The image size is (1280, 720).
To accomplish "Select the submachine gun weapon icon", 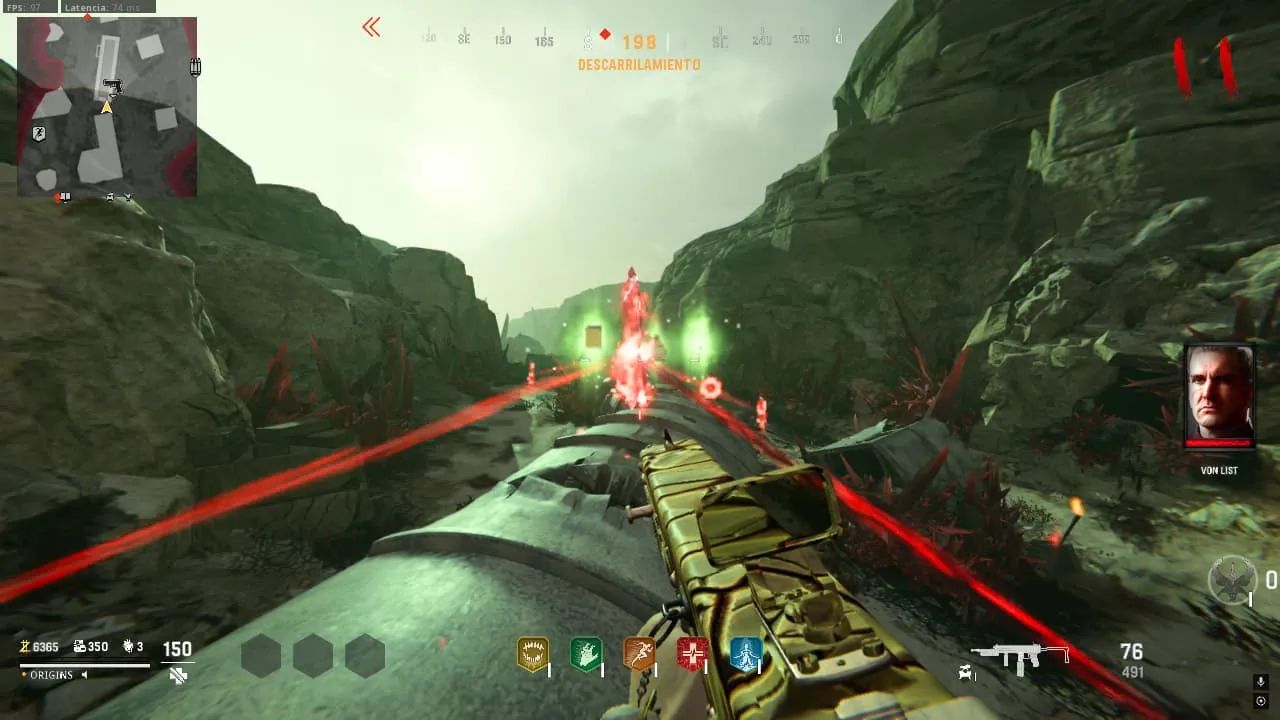I will [1020, 657].
